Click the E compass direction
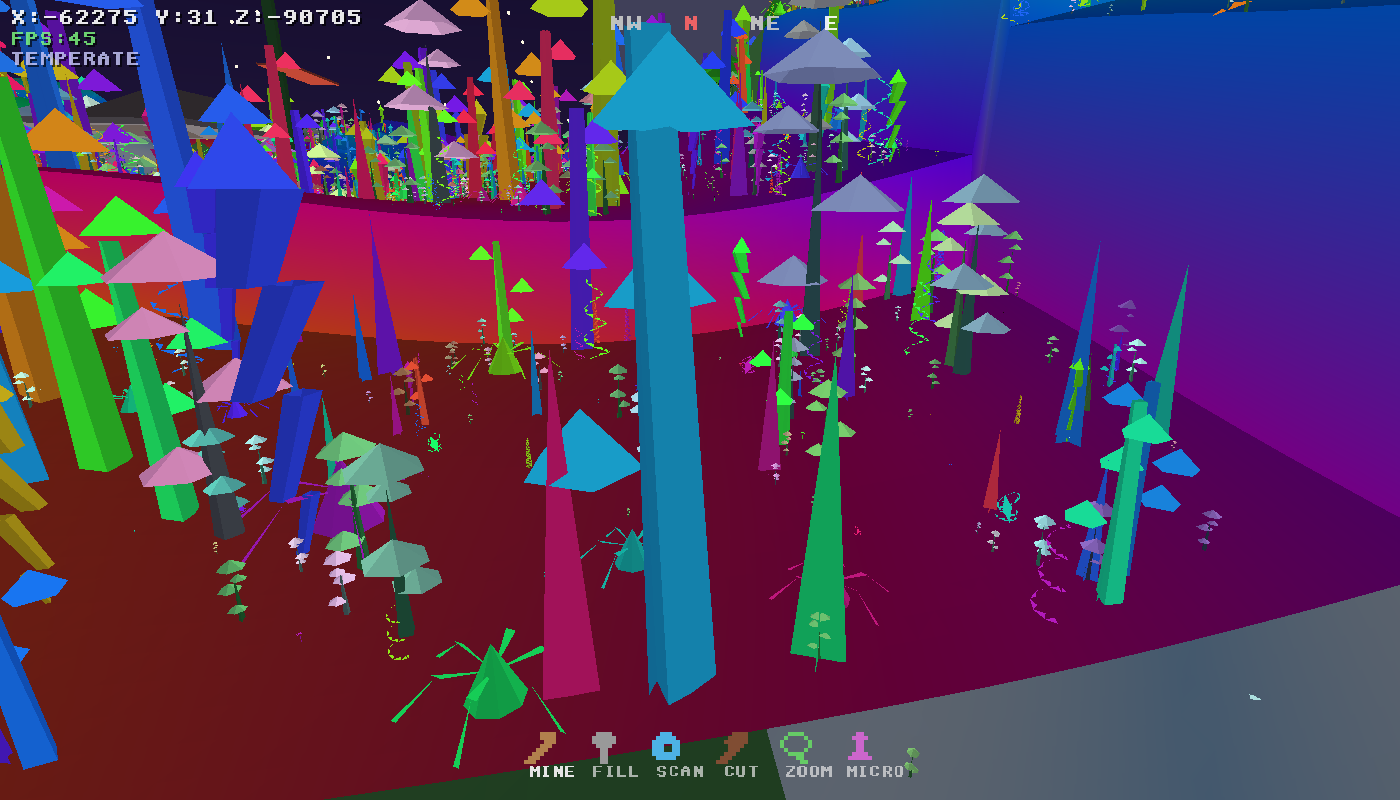The height and width of the screenshot is (800, 1400). (830, 24)
